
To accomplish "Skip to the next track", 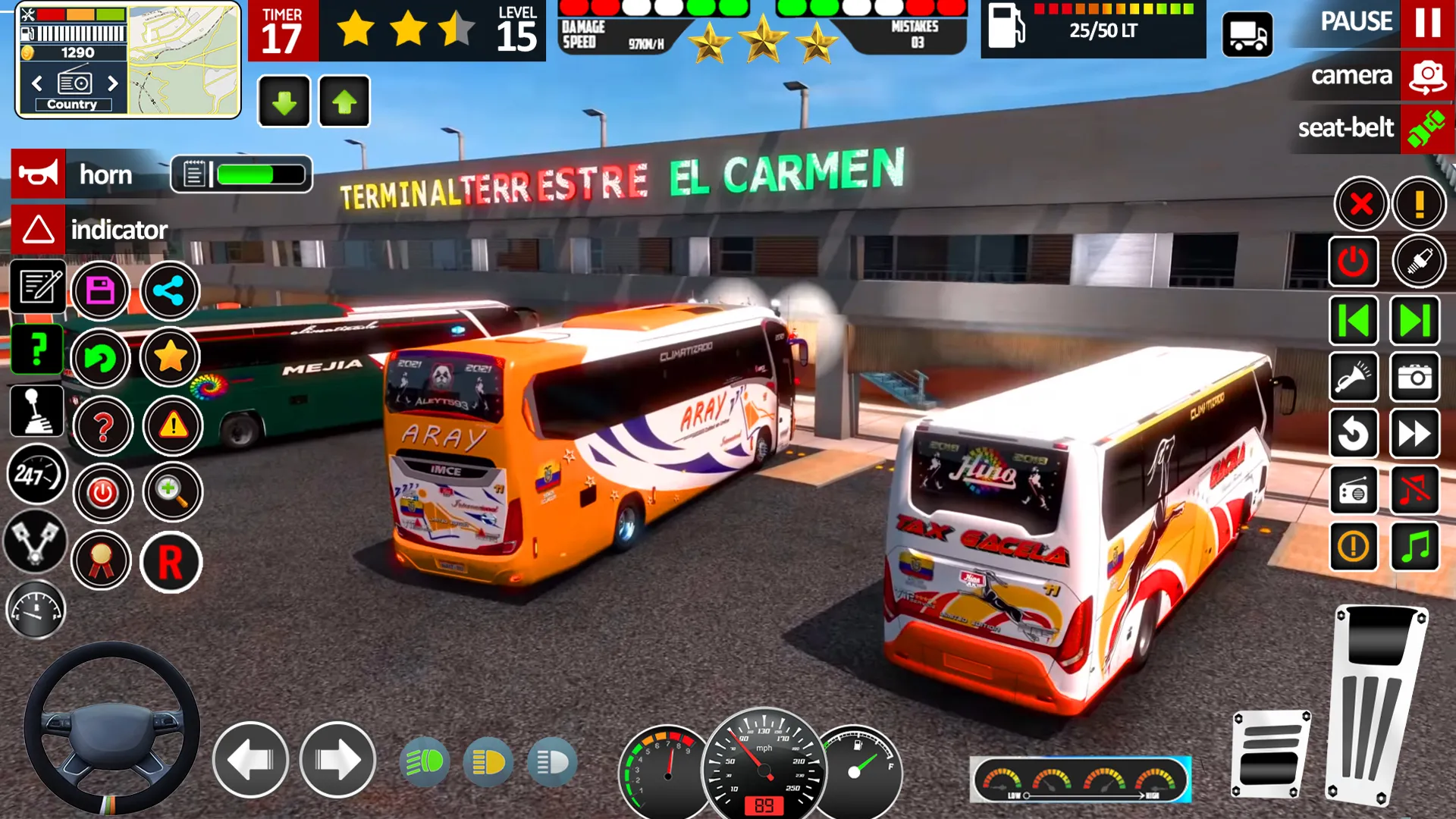I will click(1414, 321).
